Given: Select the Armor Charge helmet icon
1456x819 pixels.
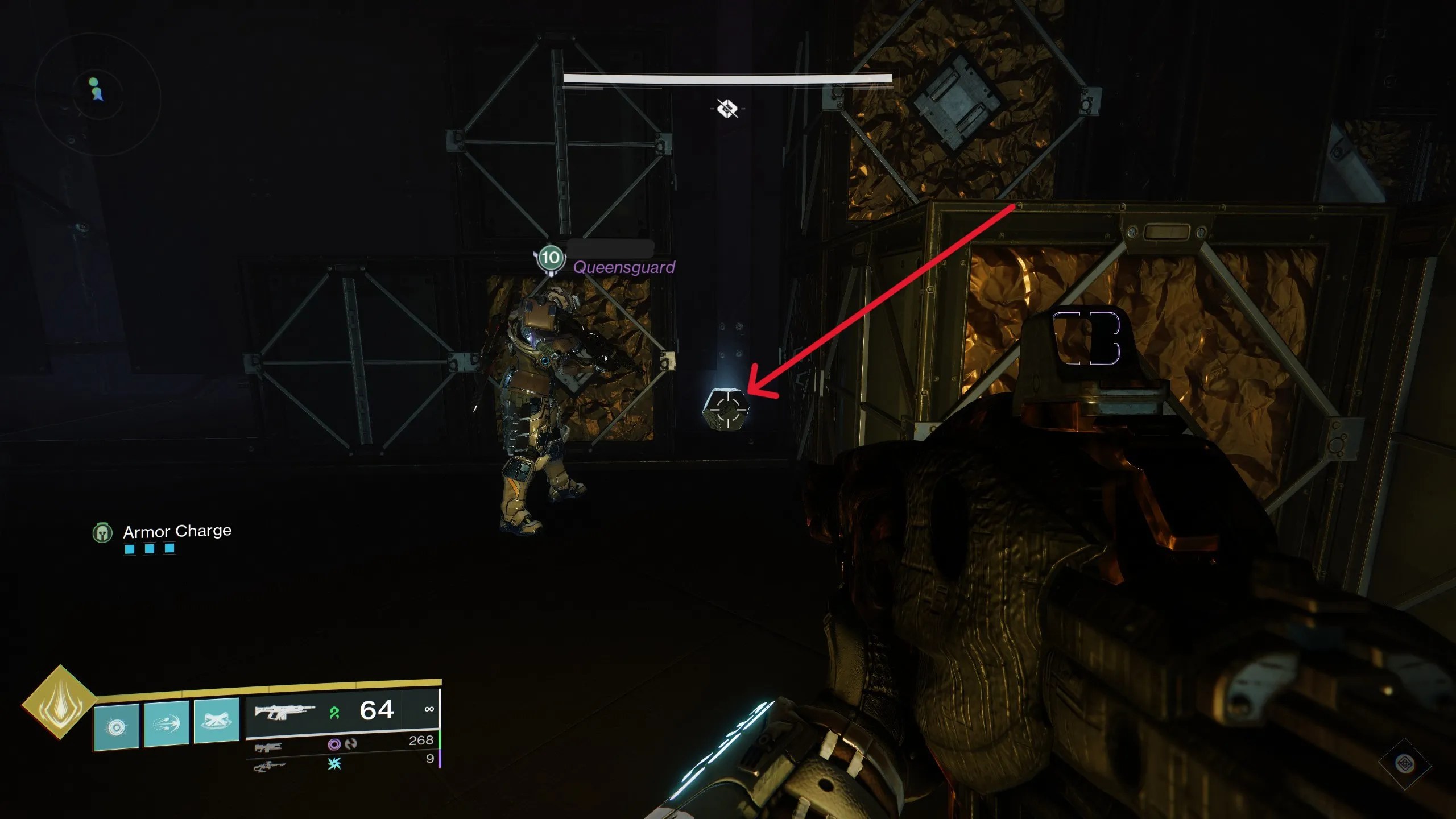Looking at the screenshot, I should pos(102,533).
